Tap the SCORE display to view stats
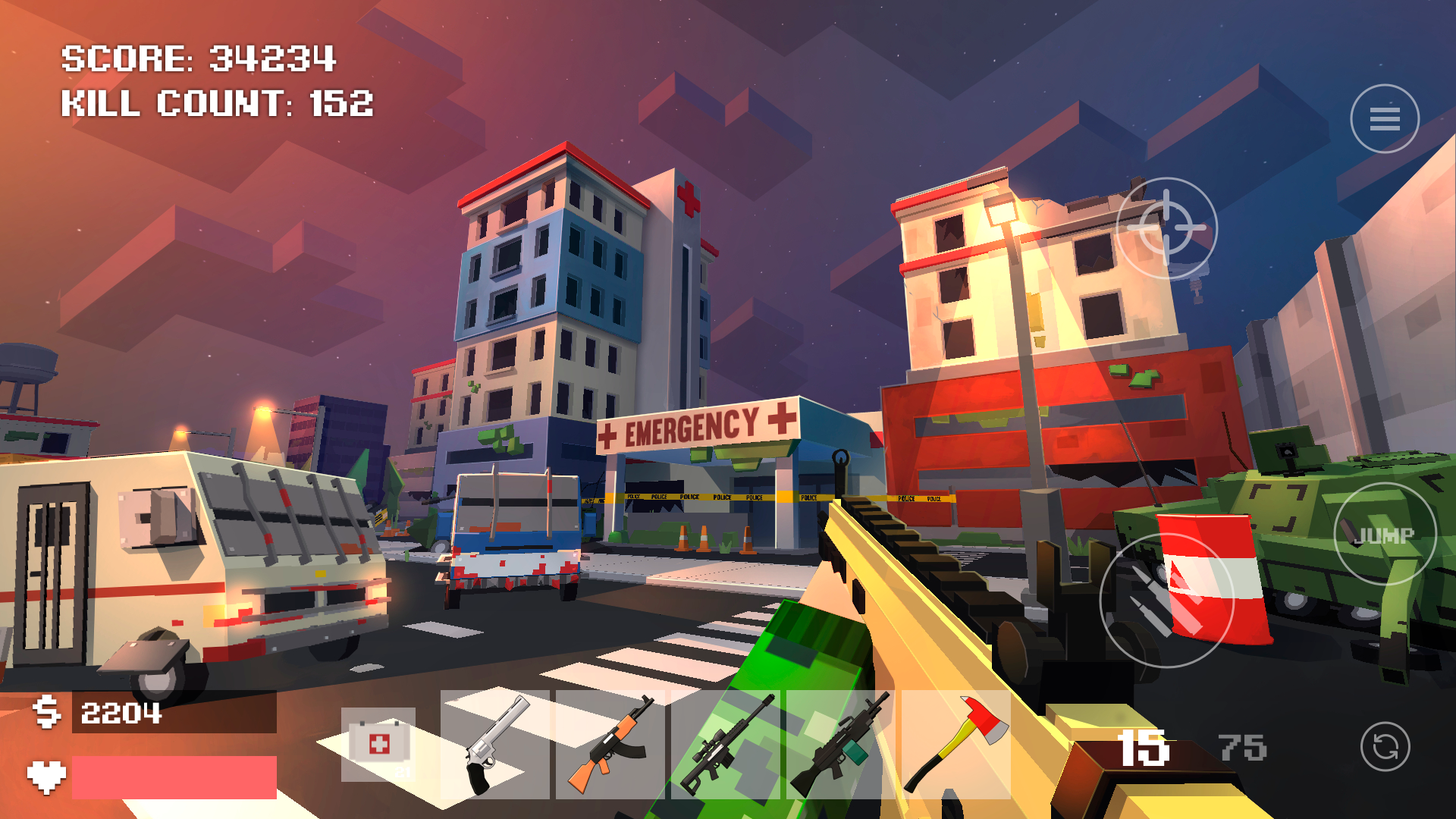The height and width of the screenshot is (819, 1456). [199, 58]
